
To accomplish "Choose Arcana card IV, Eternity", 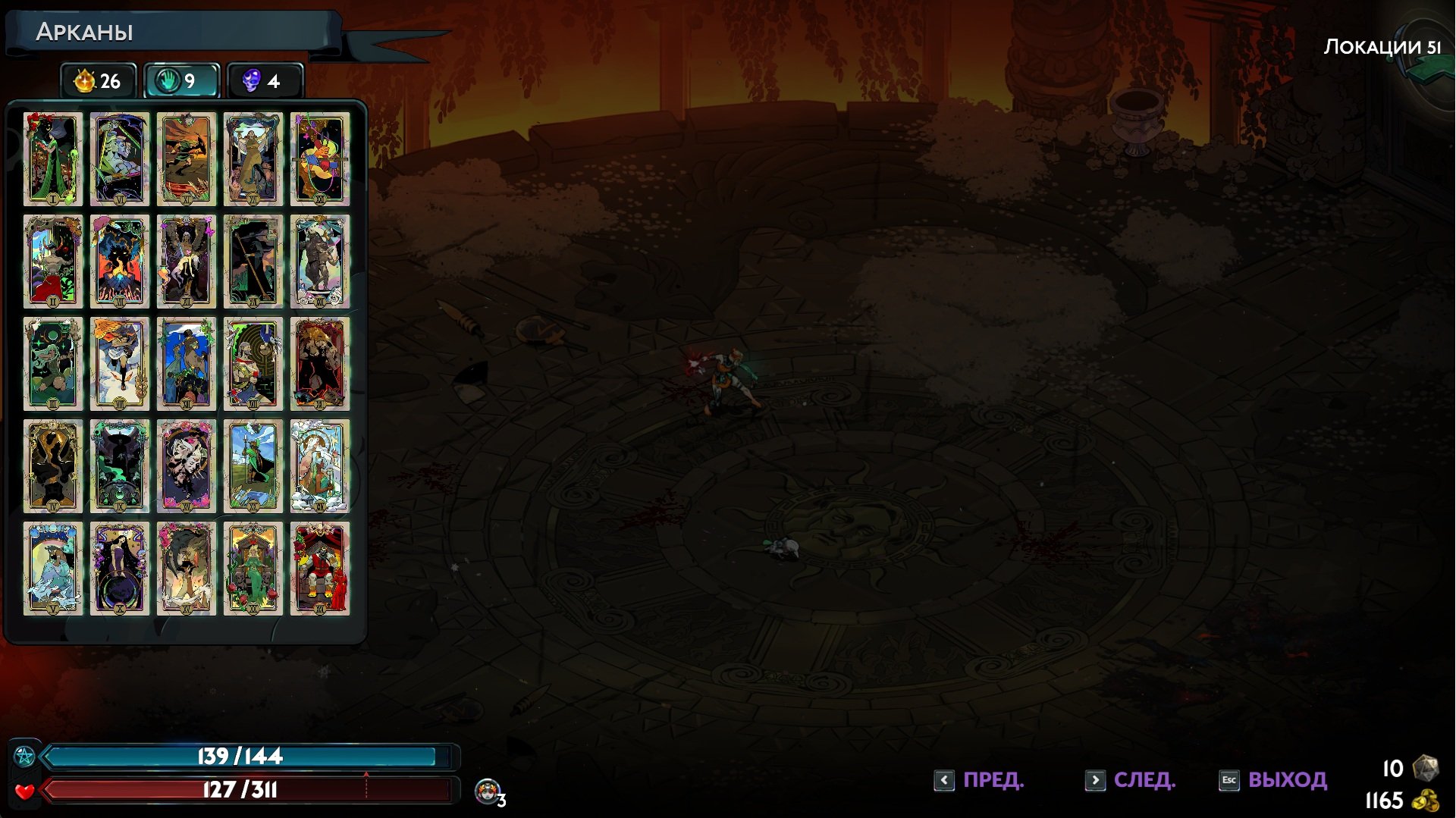I will tap(52, 466).
